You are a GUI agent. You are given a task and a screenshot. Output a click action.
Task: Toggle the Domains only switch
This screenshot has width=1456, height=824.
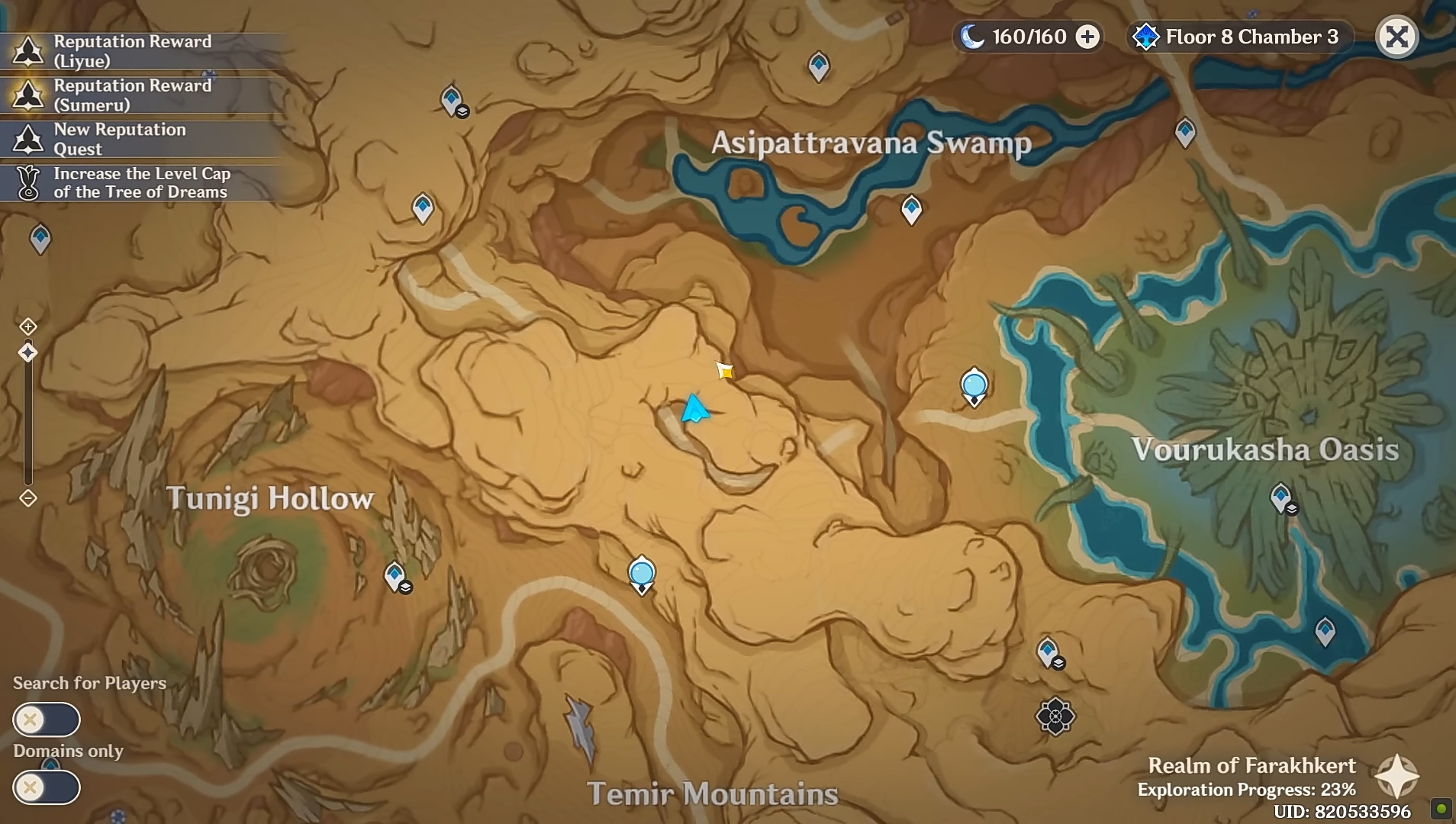point(46,787)
